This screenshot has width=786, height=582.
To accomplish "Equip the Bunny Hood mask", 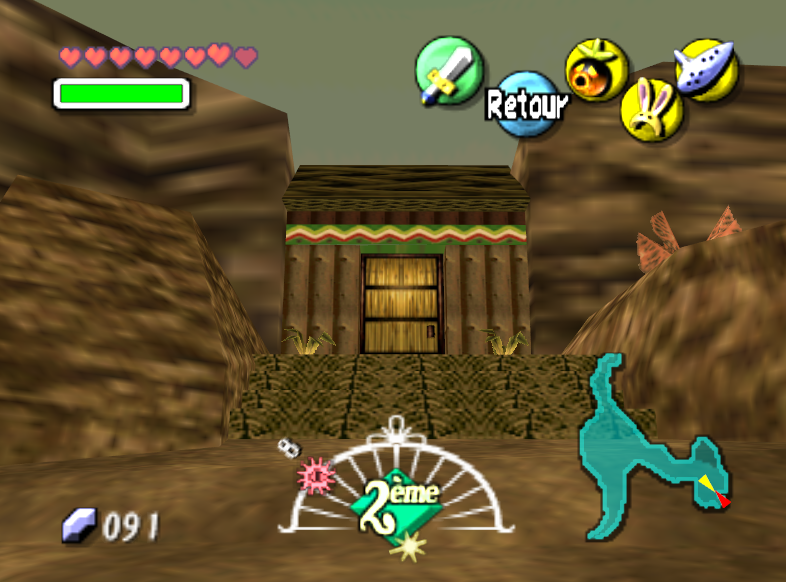I will pos(652,108).
